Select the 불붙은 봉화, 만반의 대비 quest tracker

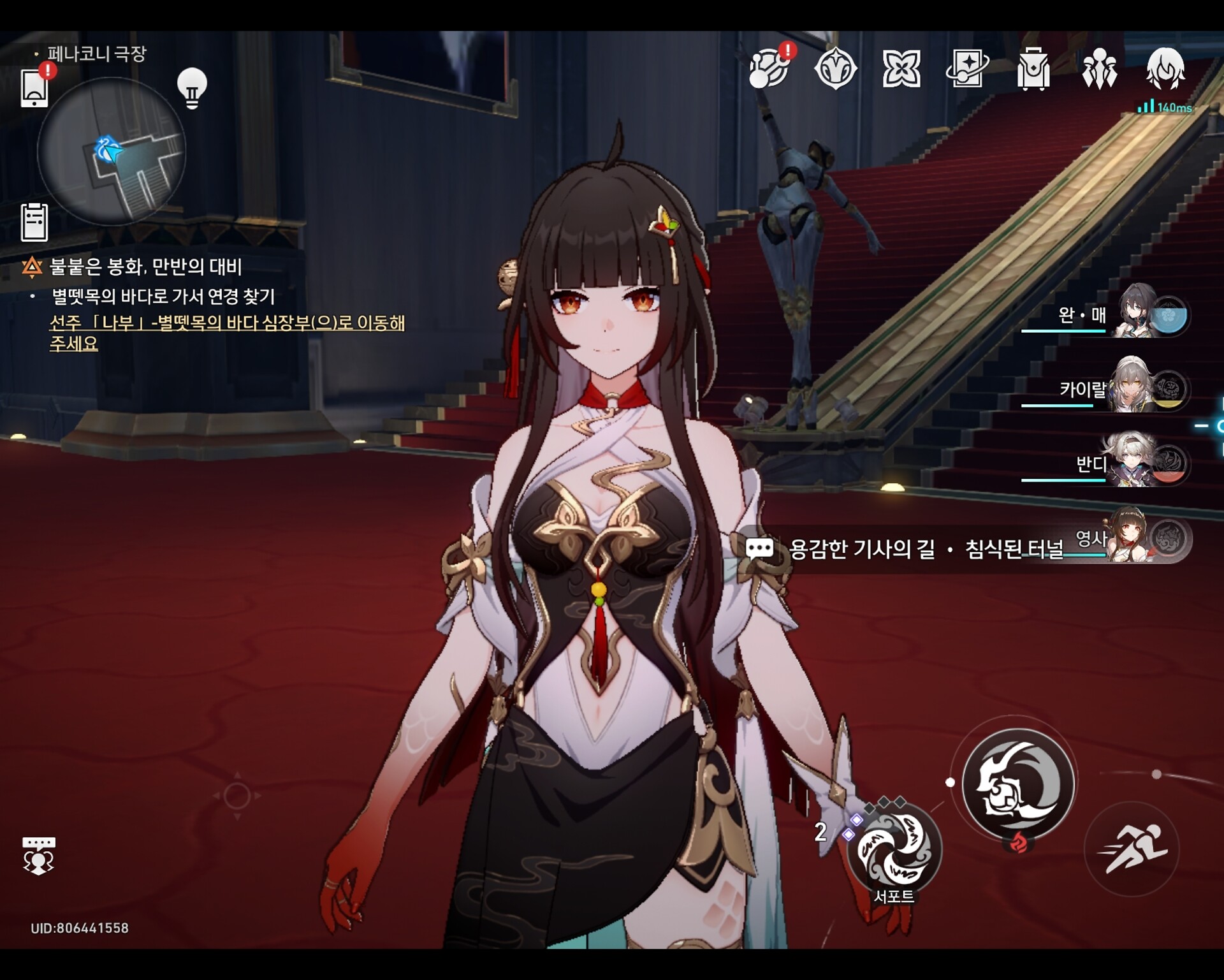145,267
